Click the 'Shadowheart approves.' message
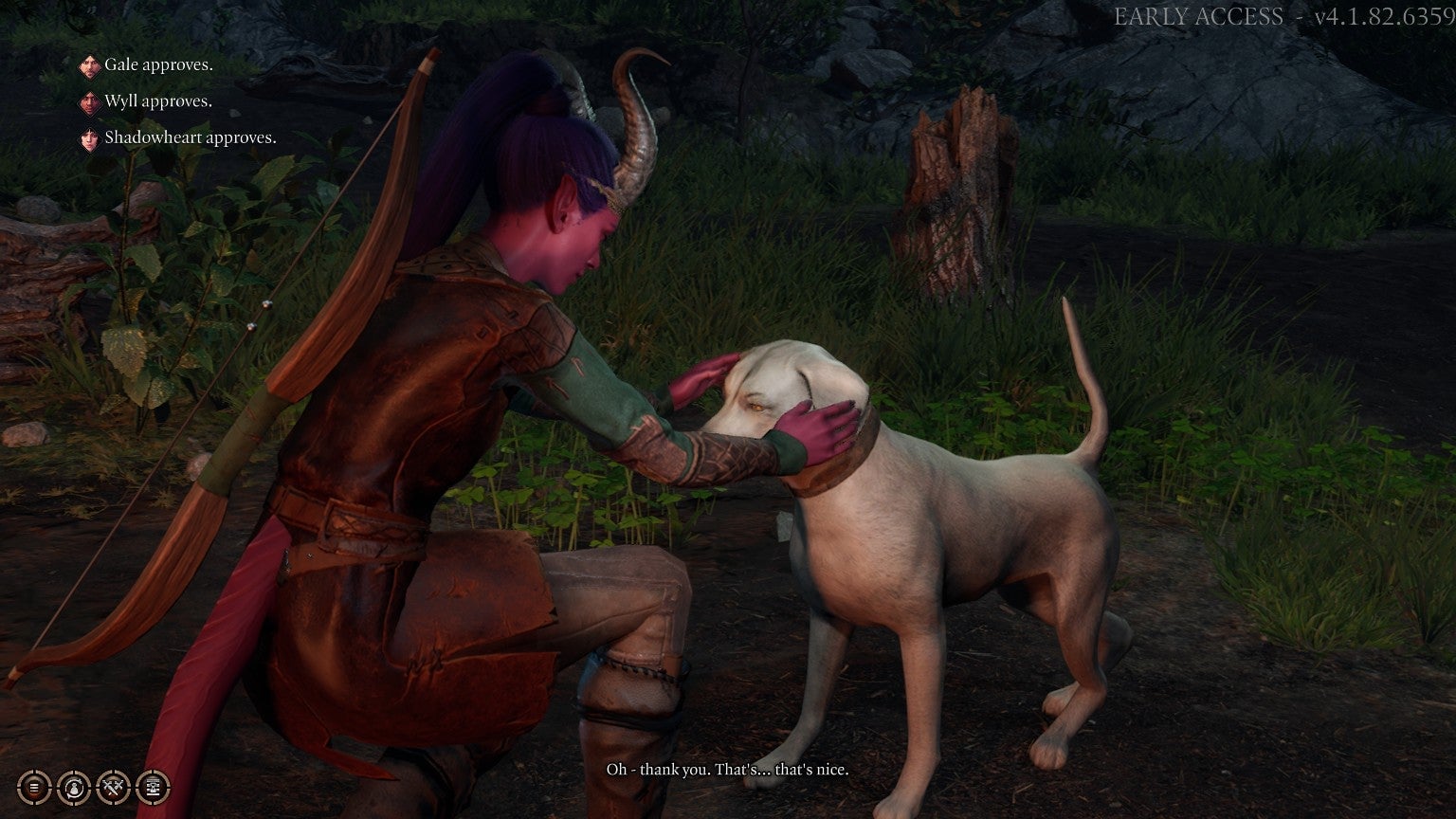The image size is (1456, 819). [x=190, y=136]
